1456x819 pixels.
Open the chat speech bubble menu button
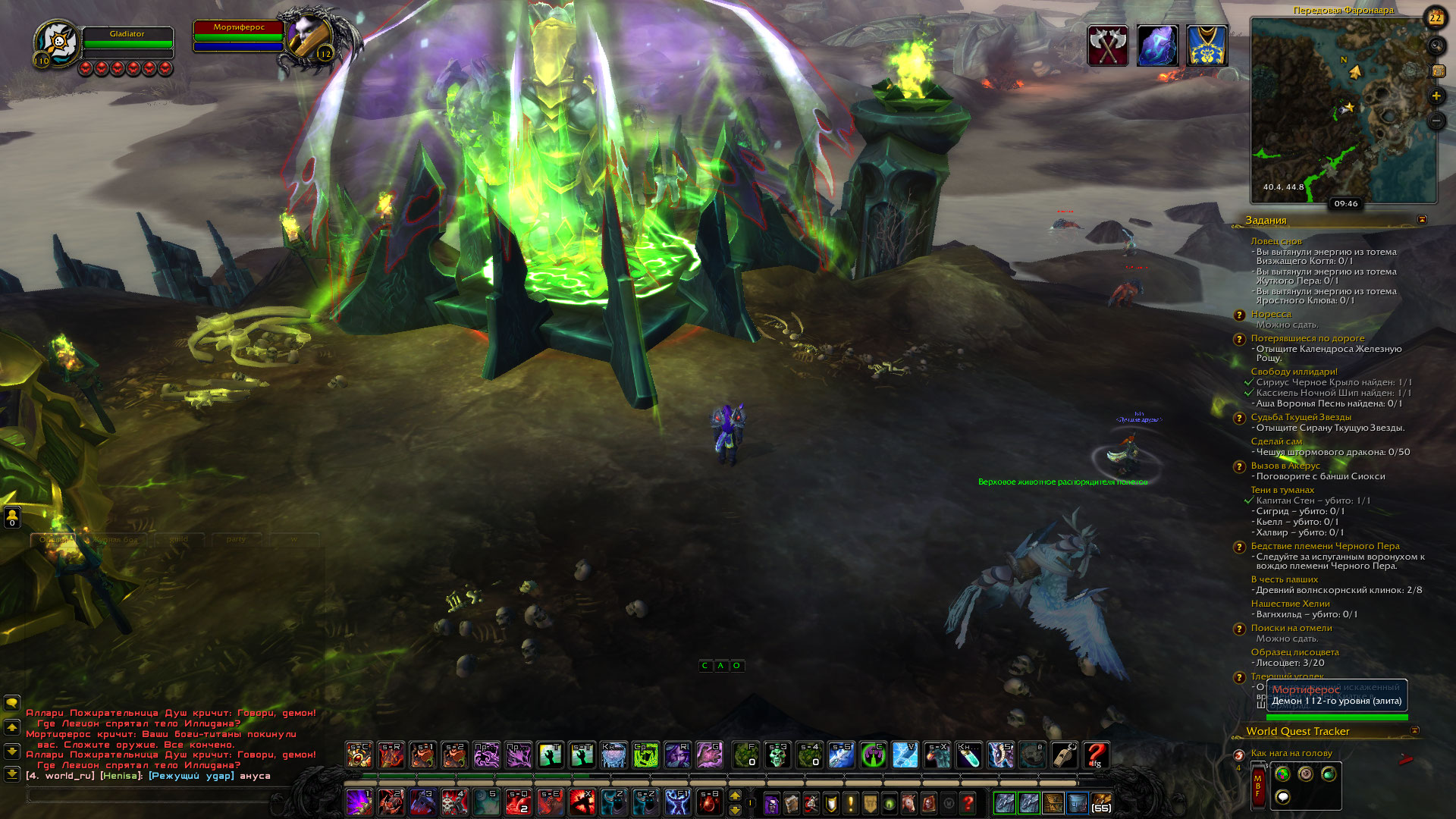pos(12,703)
